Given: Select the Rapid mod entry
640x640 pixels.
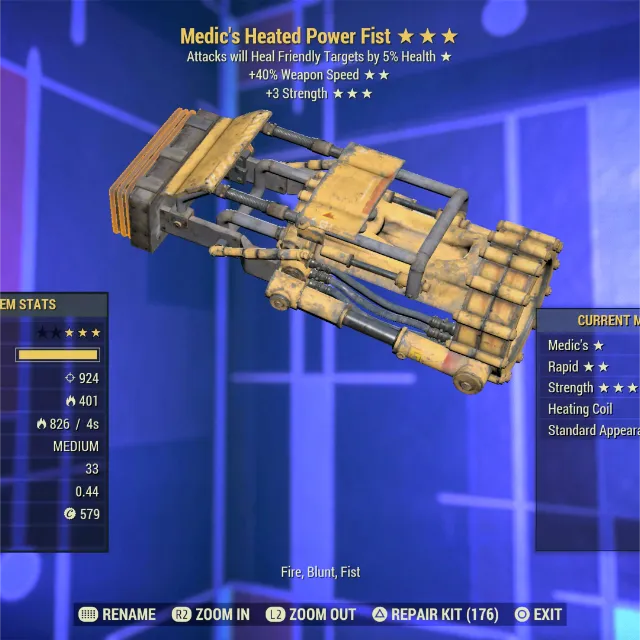Looking at the screenshot, I should pyautogui.click(x=579, y=367).
